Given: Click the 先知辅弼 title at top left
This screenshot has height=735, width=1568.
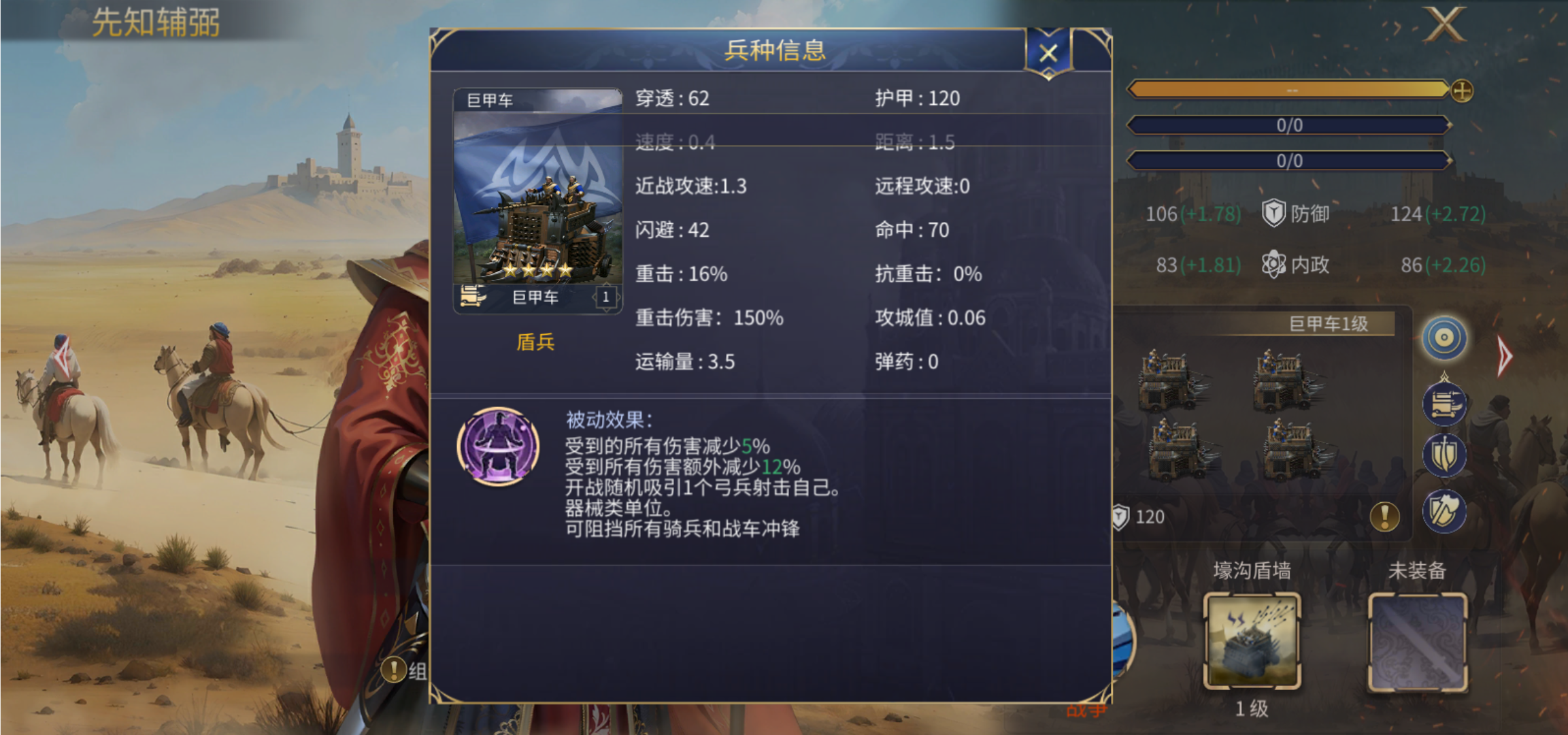Looking at the screenshot, I should [155, 22].
